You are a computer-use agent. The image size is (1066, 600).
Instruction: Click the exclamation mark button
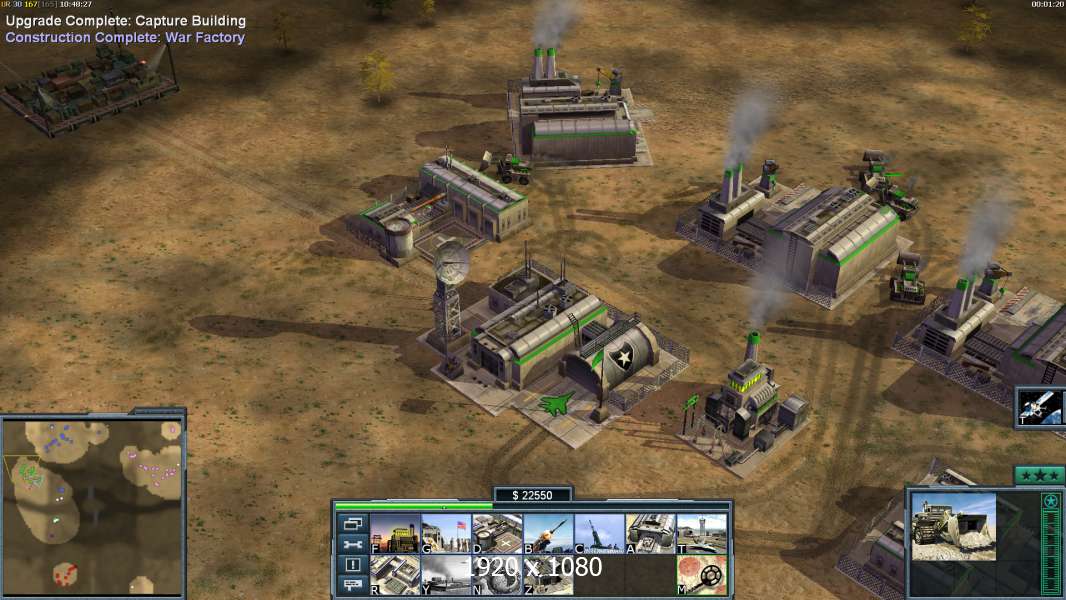pos(352,565)
